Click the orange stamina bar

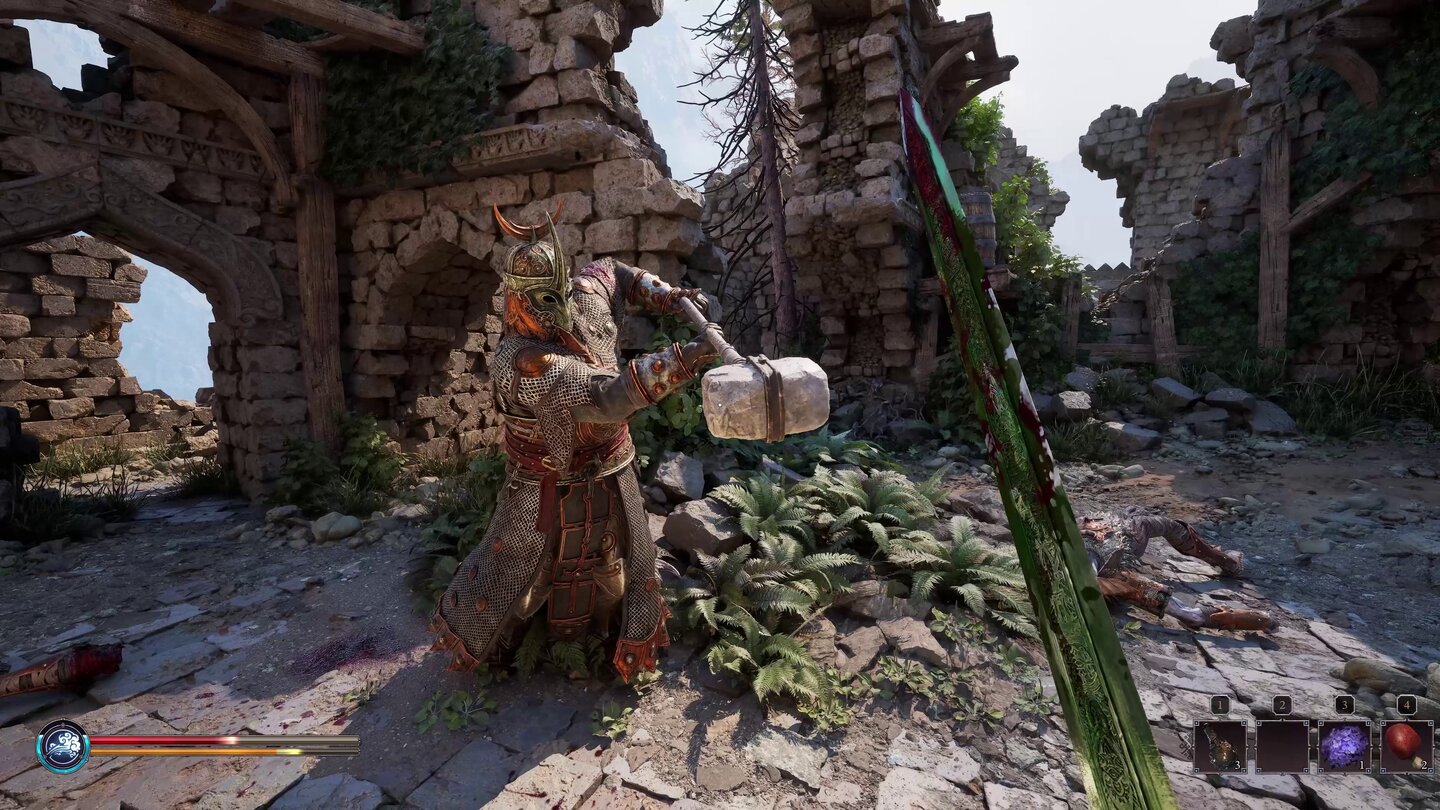(178, 752)
